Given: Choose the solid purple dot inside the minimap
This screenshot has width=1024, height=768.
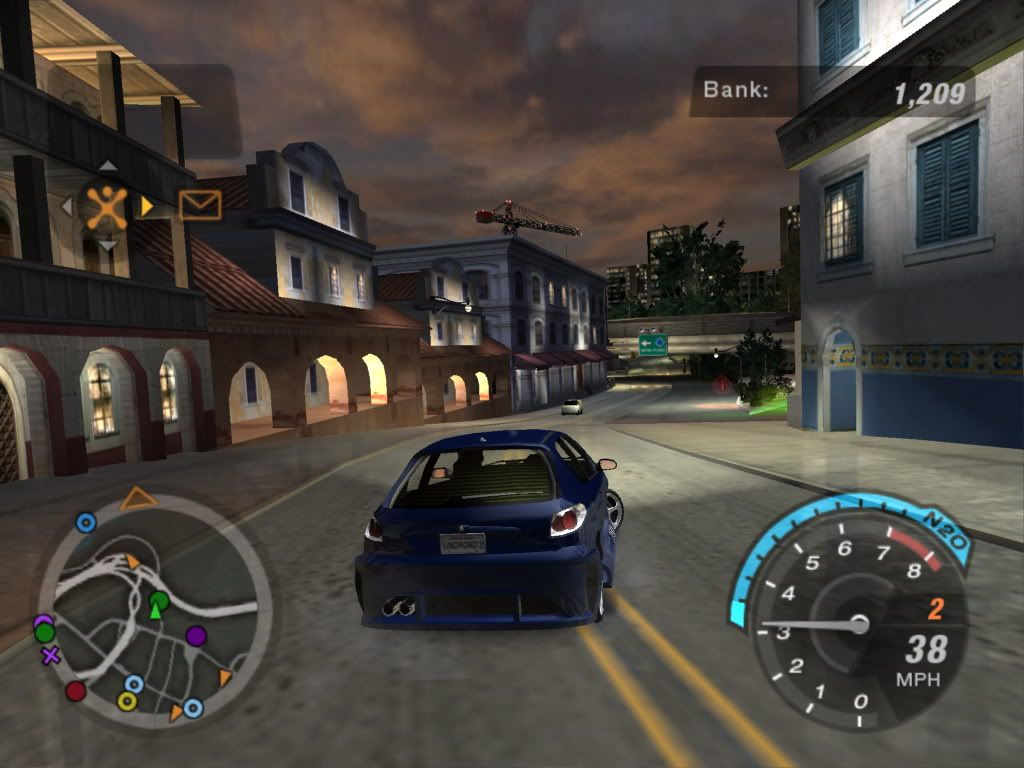Looking at the screenshot, I should 196,636.
